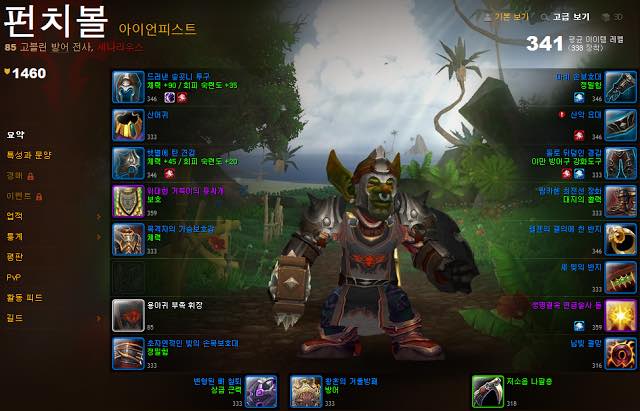Switch to 고급 보기 advanced view
The image size is (640, 411).
point(571,17)
